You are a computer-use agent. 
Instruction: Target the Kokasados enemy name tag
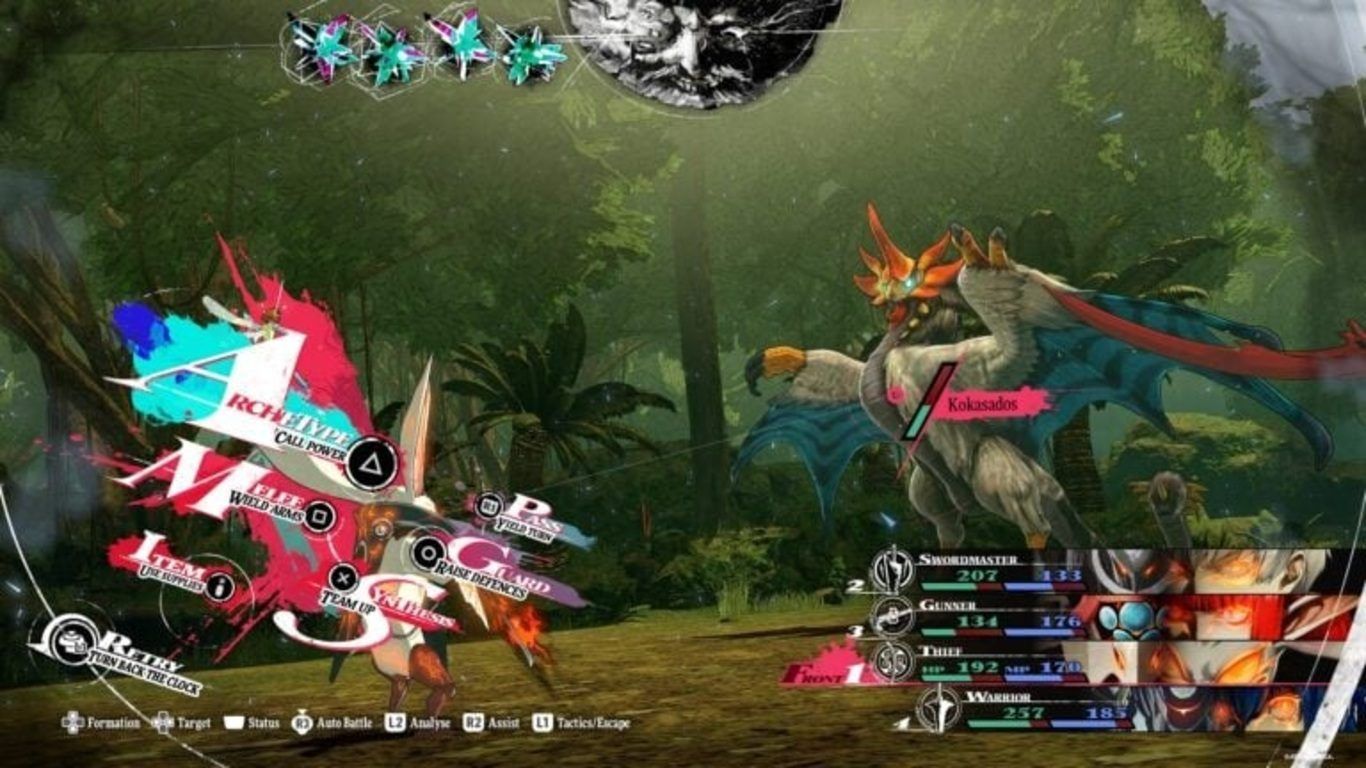986,402
